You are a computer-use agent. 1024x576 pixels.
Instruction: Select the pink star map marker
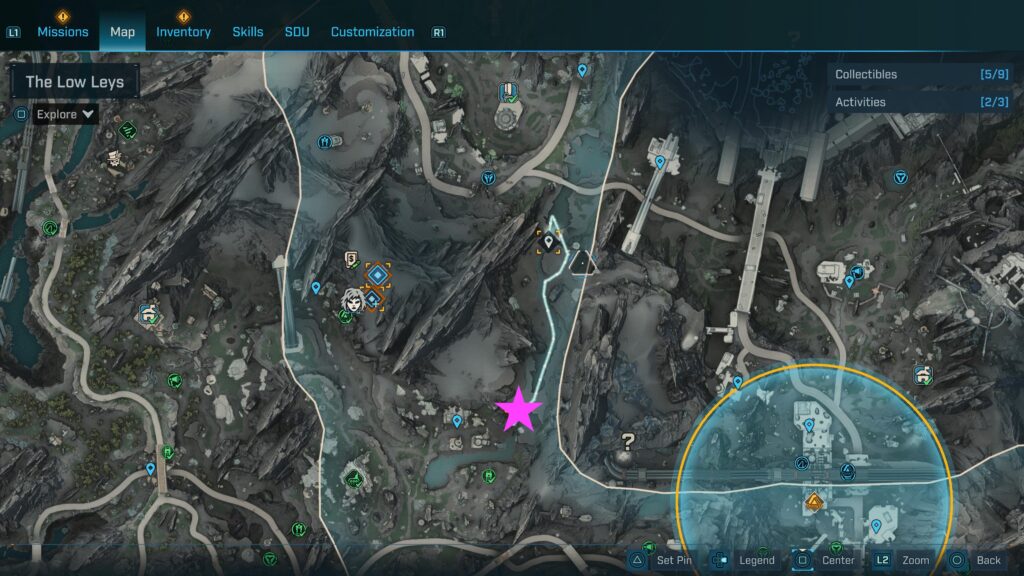[519, 409]
